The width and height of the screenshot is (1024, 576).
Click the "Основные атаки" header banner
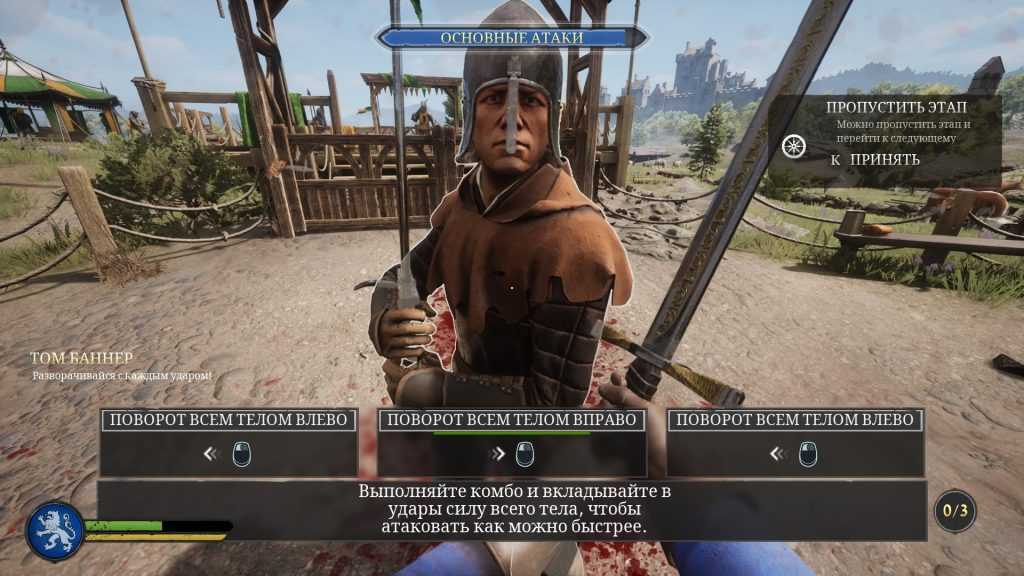(x=511, y=38)
